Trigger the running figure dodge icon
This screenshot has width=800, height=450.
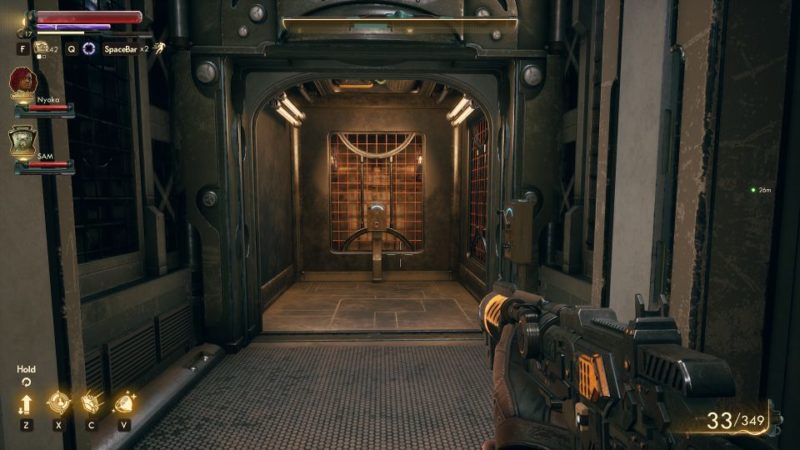click(x=158, y=47)
